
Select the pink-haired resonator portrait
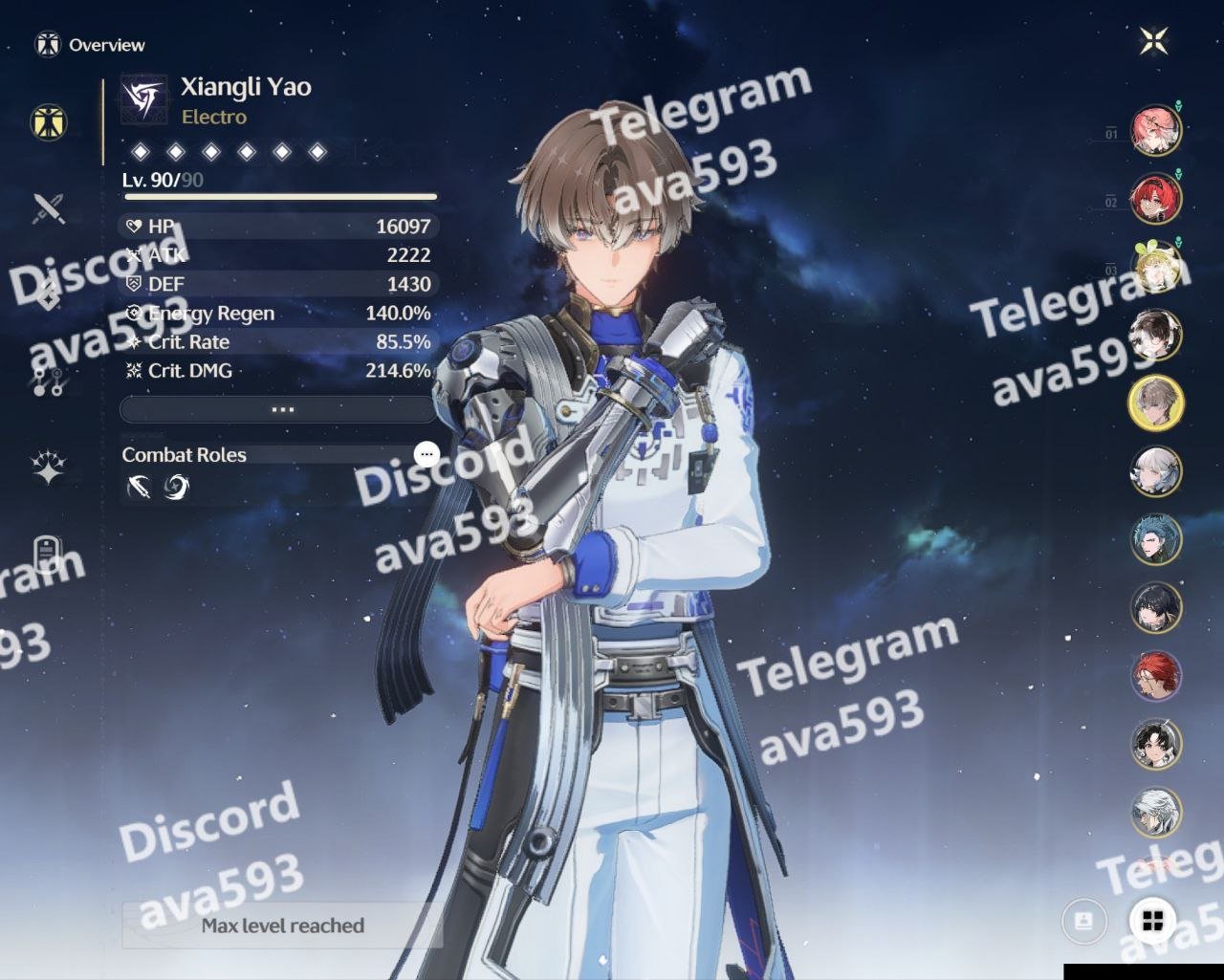1155,130
